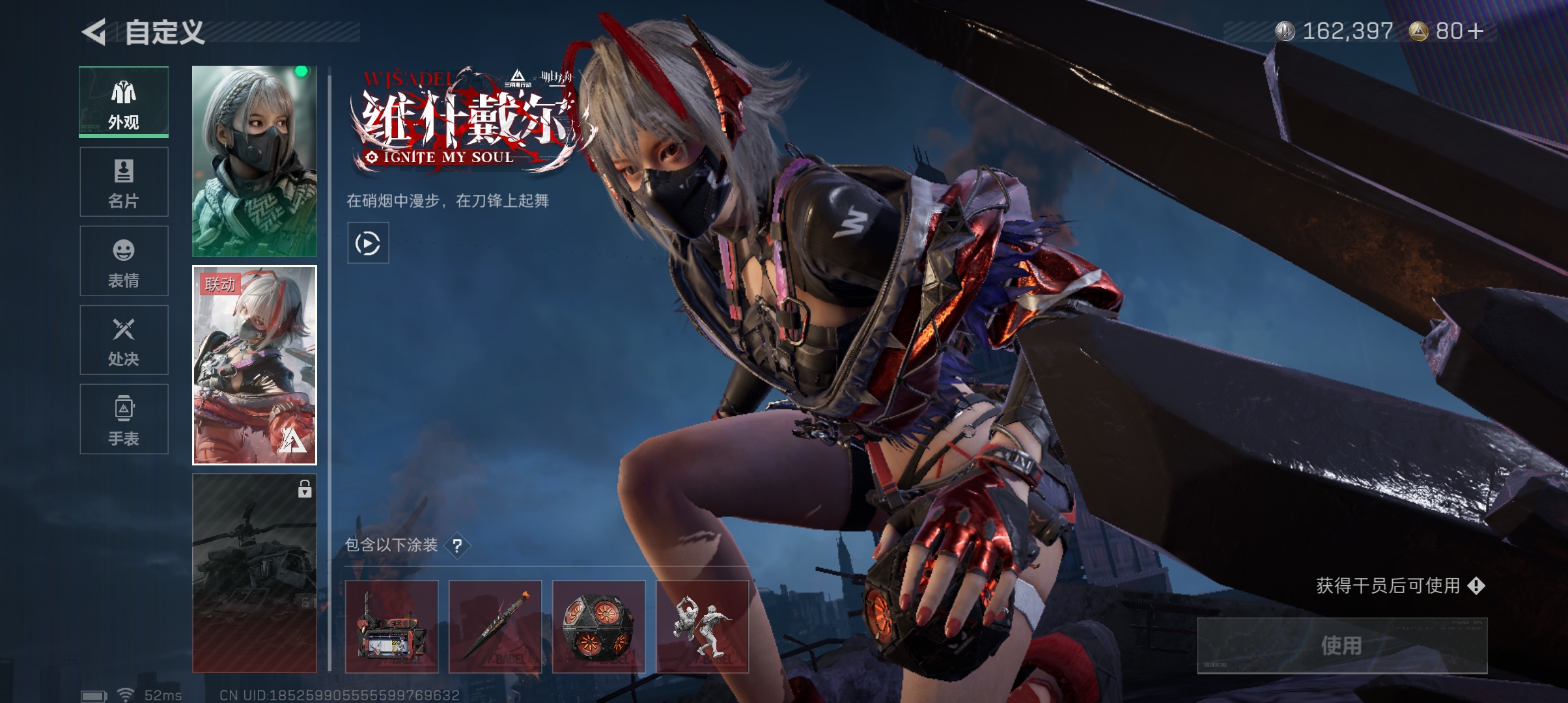View the execution animation figures item
Screen dimensions: 1568x703
click(702, 626)
